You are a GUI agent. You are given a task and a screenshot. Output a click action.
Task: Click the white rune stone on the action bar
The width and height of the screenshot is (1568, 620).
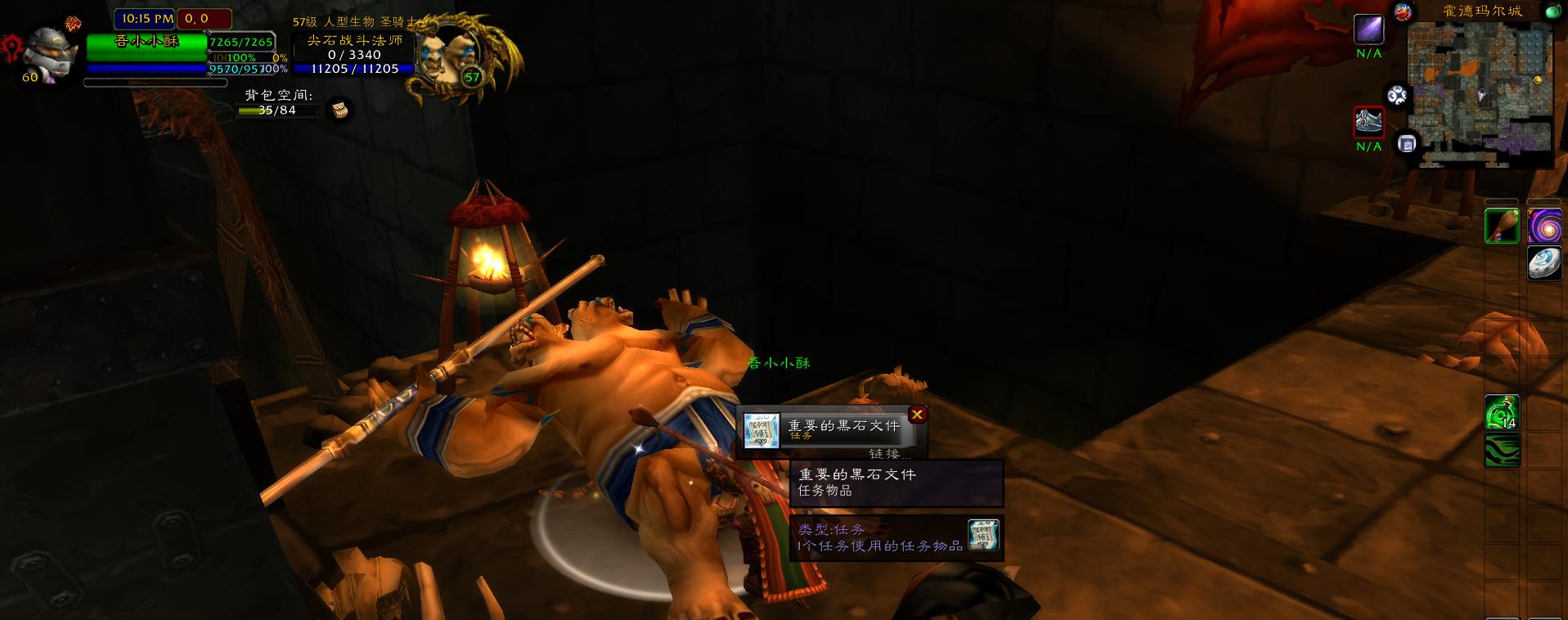(x=1545, y=264)
